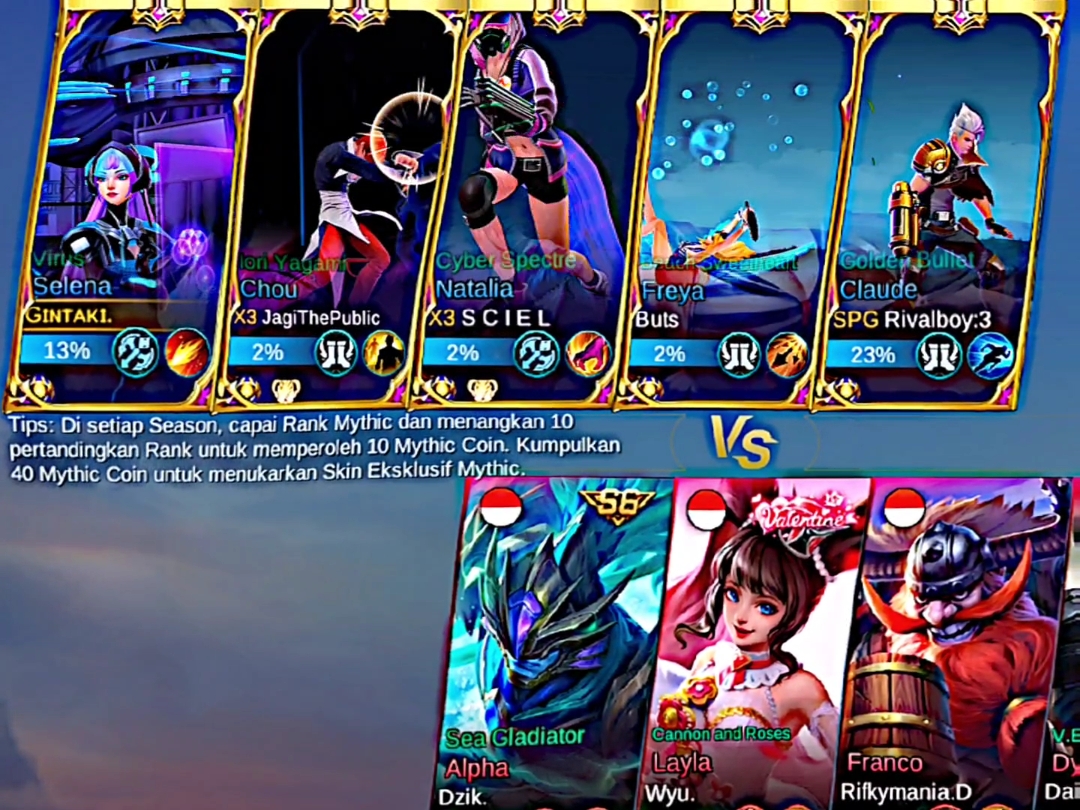Click Natalia's pink battle spell icon
The image size is (1080, 810).
pyautogui.click(x=587, y=353)
